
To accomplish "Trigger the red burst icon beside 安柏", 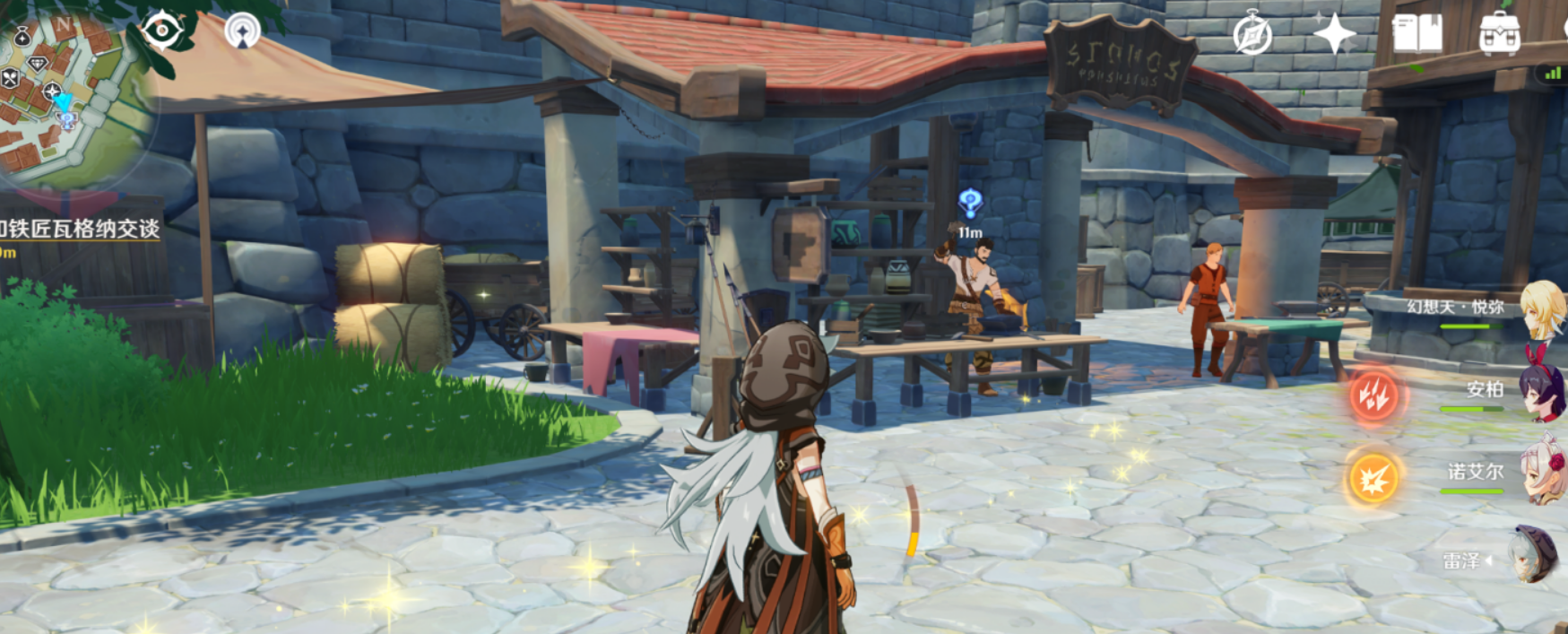I will (1373, 395).
